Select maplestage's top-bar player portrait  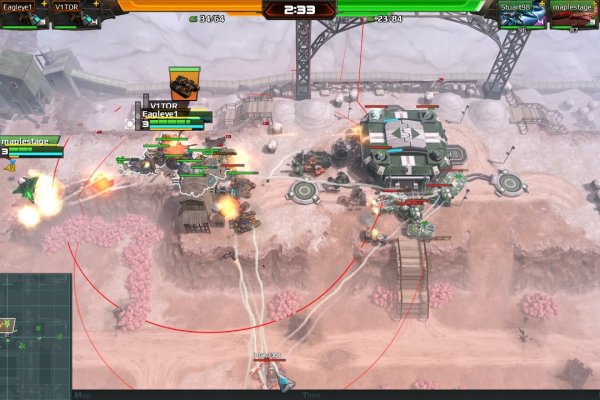(574, 17)
